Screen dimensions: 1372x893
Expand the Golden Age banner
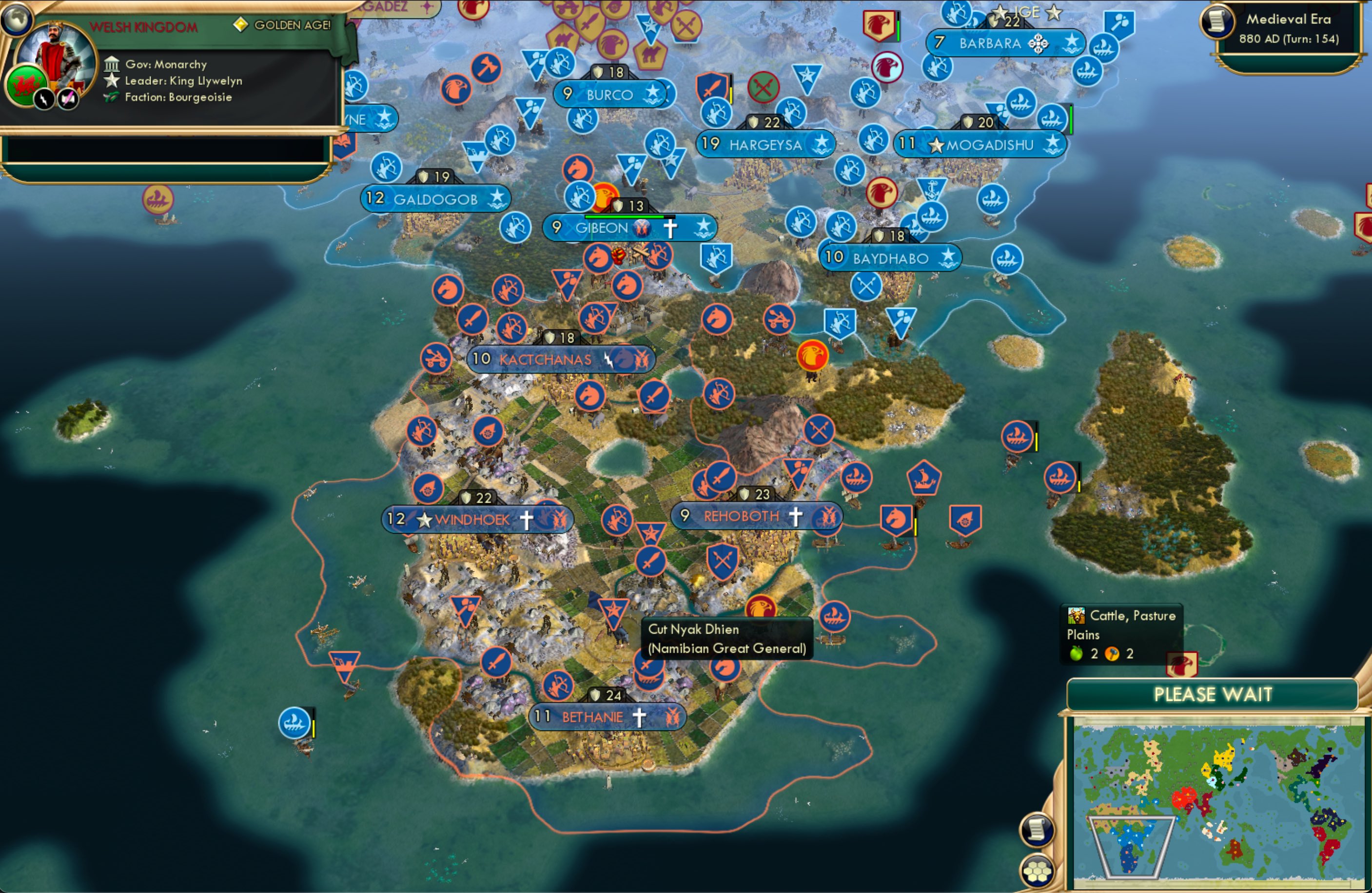[282, 25]
